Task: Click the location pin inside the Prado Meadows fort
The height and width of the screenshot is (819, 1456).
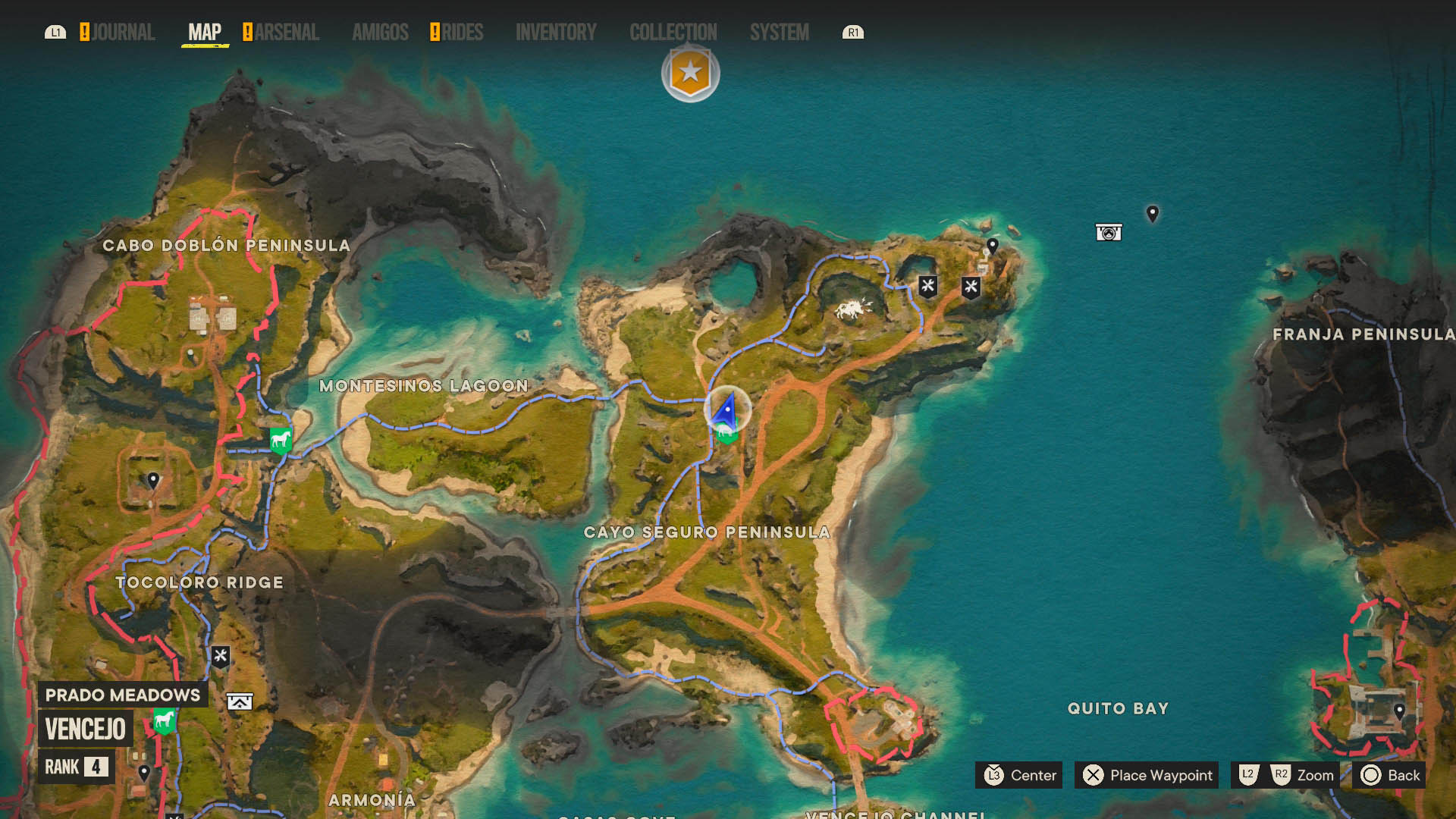Action: pos(152,480)
